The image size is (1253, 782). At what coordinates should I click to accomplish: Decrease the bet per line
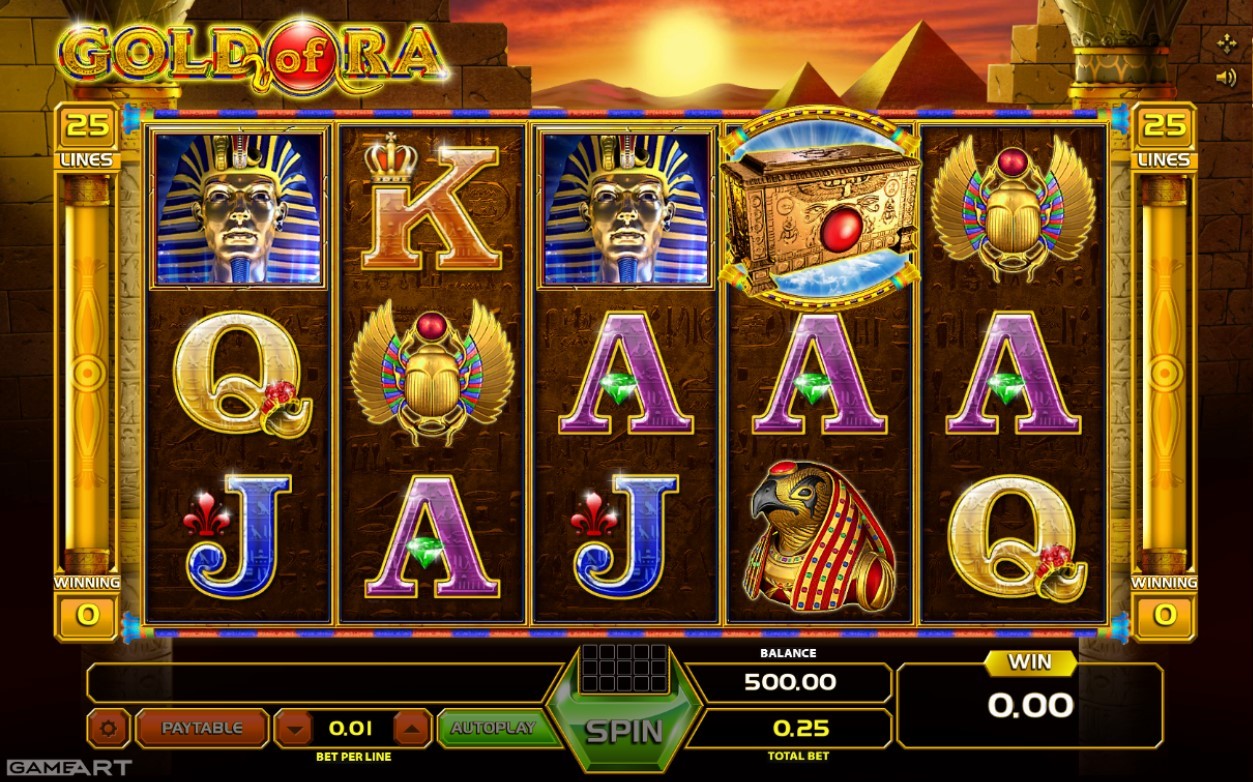point(293,729)
